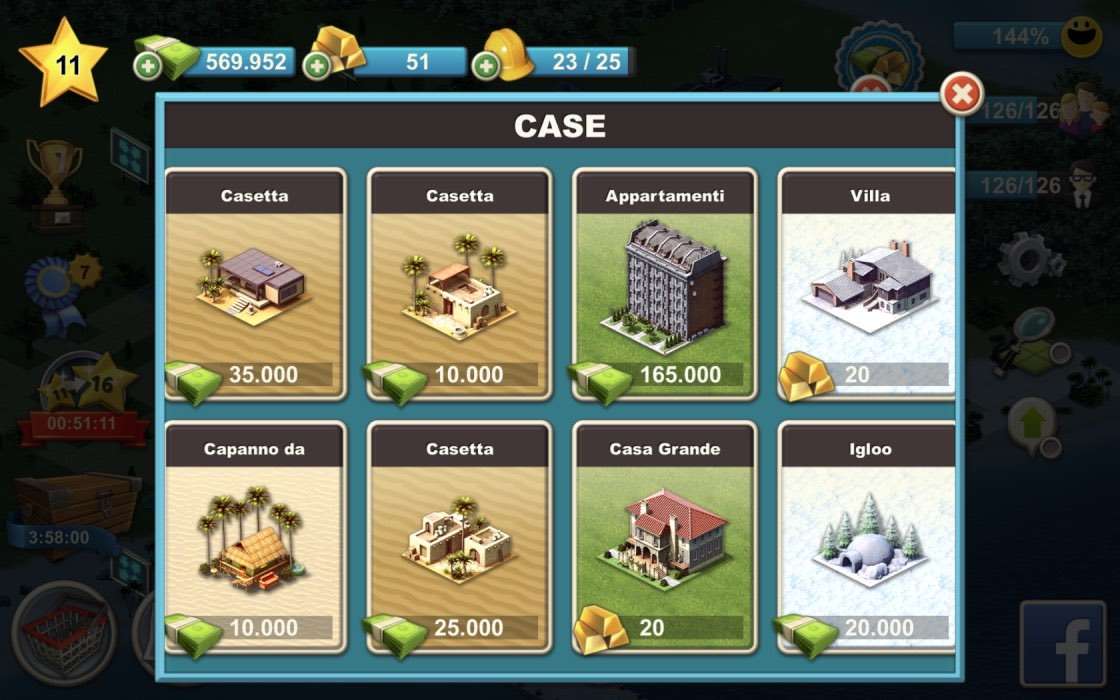This screenshot has width=1120, height=700.
Task: Select the Capanno da beach hut
Action: (255, 537)
